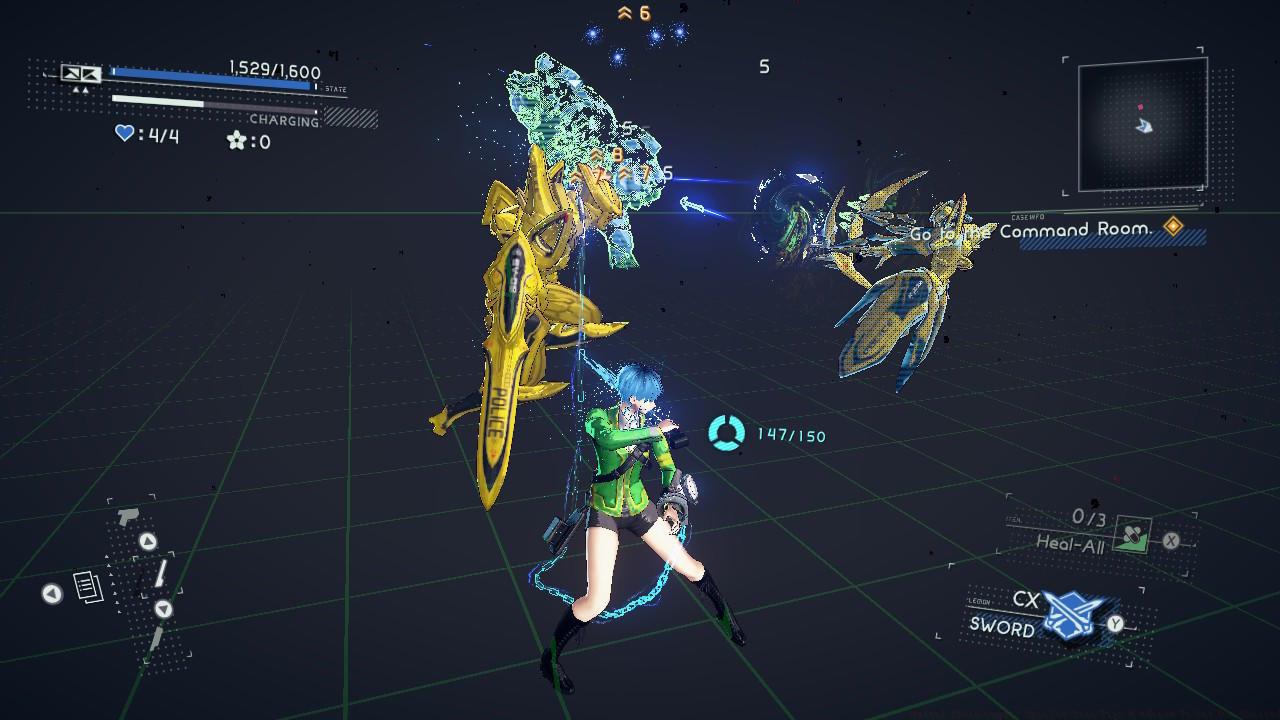Click the STATE label near health bar

pyautogui.click(x=335, y=88)
